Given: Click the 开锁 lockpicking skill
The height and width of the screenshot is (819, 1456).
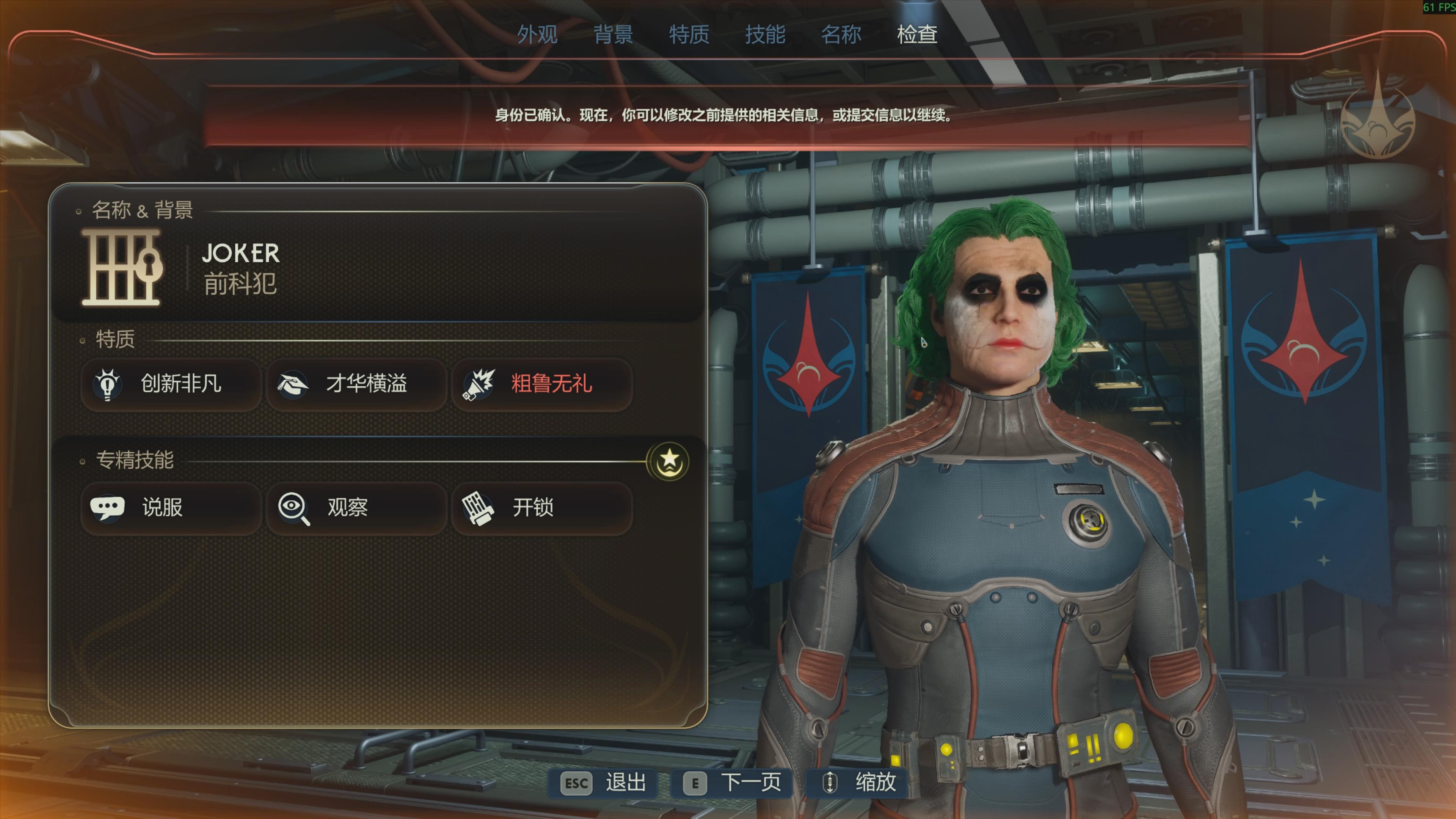Looking at the screenshot, I should (x=541, y=508).
